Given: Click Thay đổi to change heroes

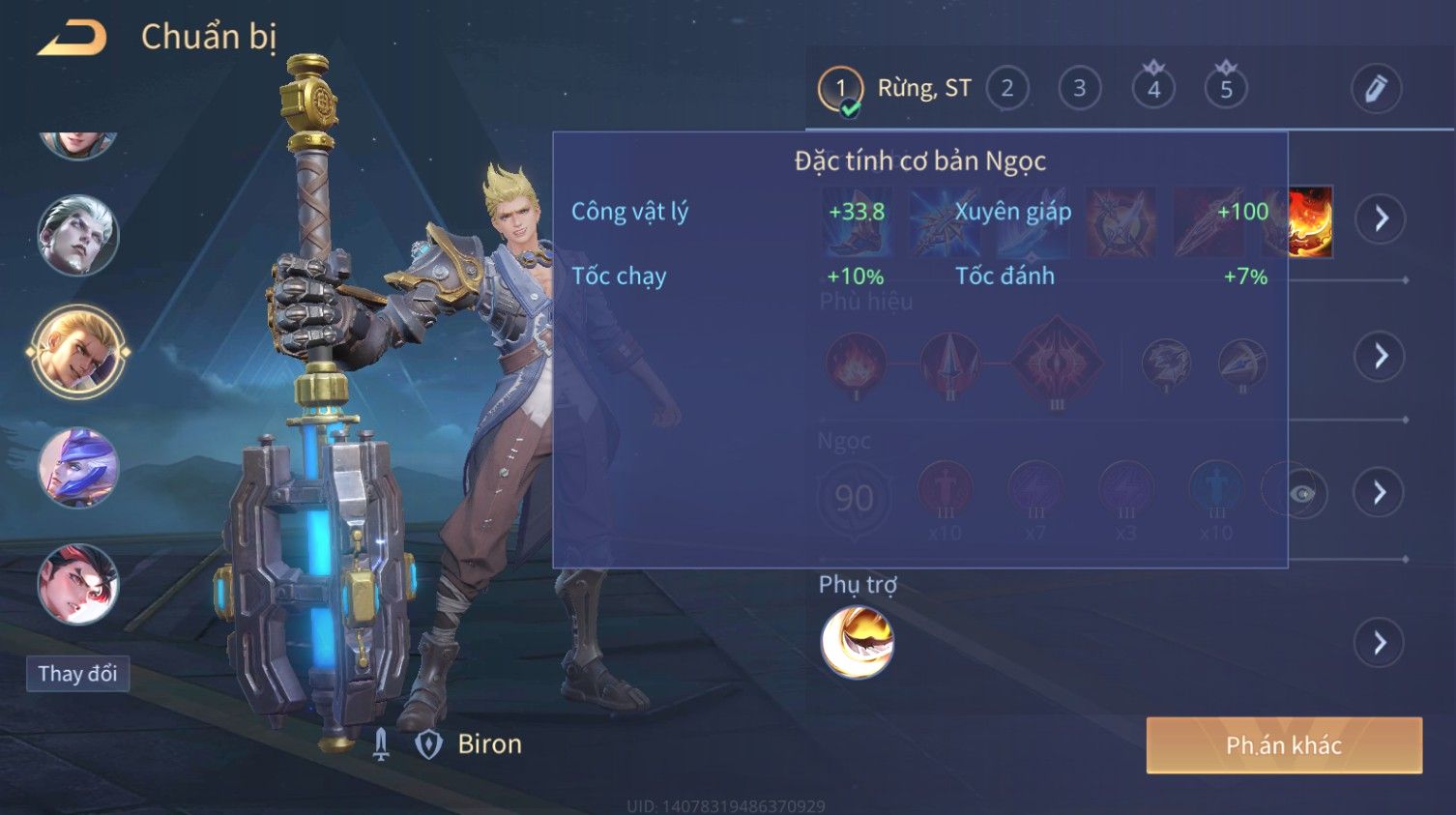Looking at the screenshot, I should 77,674.
